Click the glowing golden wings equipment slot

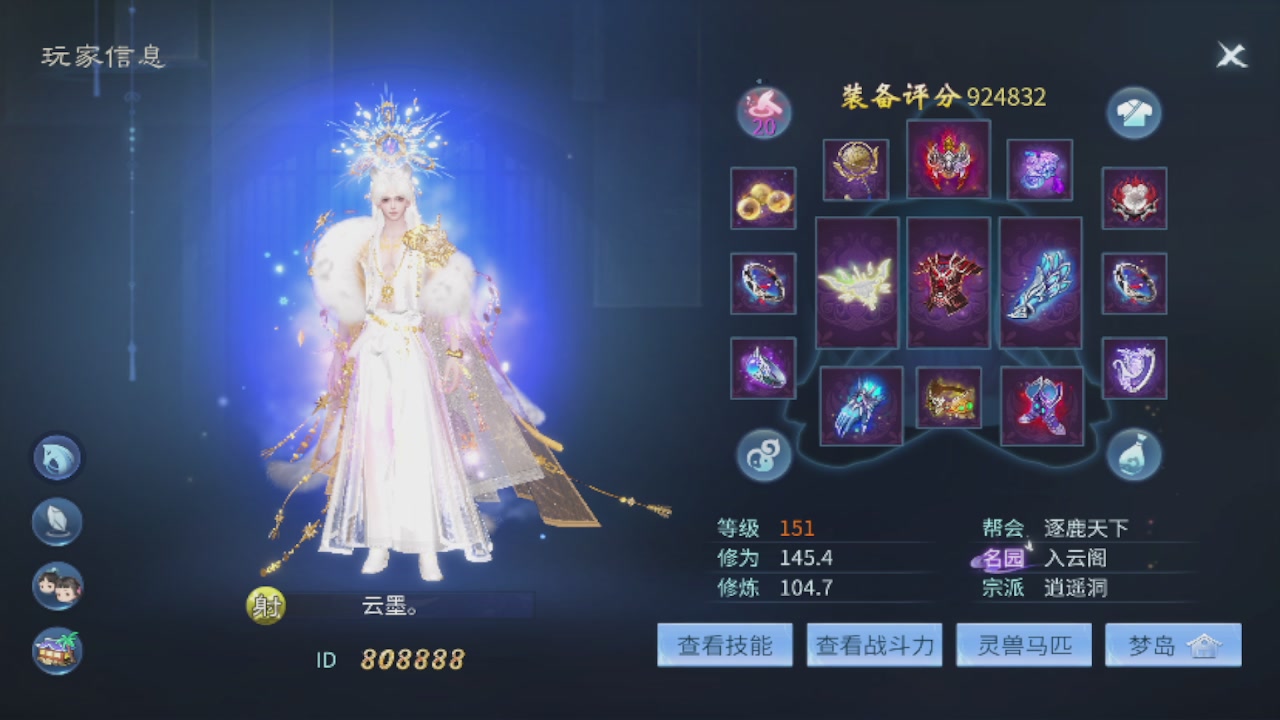pyautogui.click(x=855, y=285)
